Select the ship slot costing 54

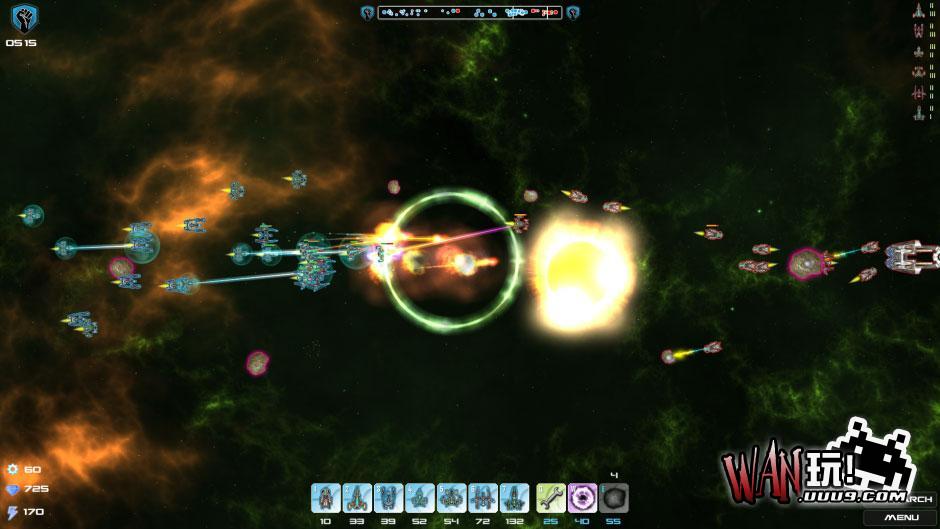(x=451, y=497)
